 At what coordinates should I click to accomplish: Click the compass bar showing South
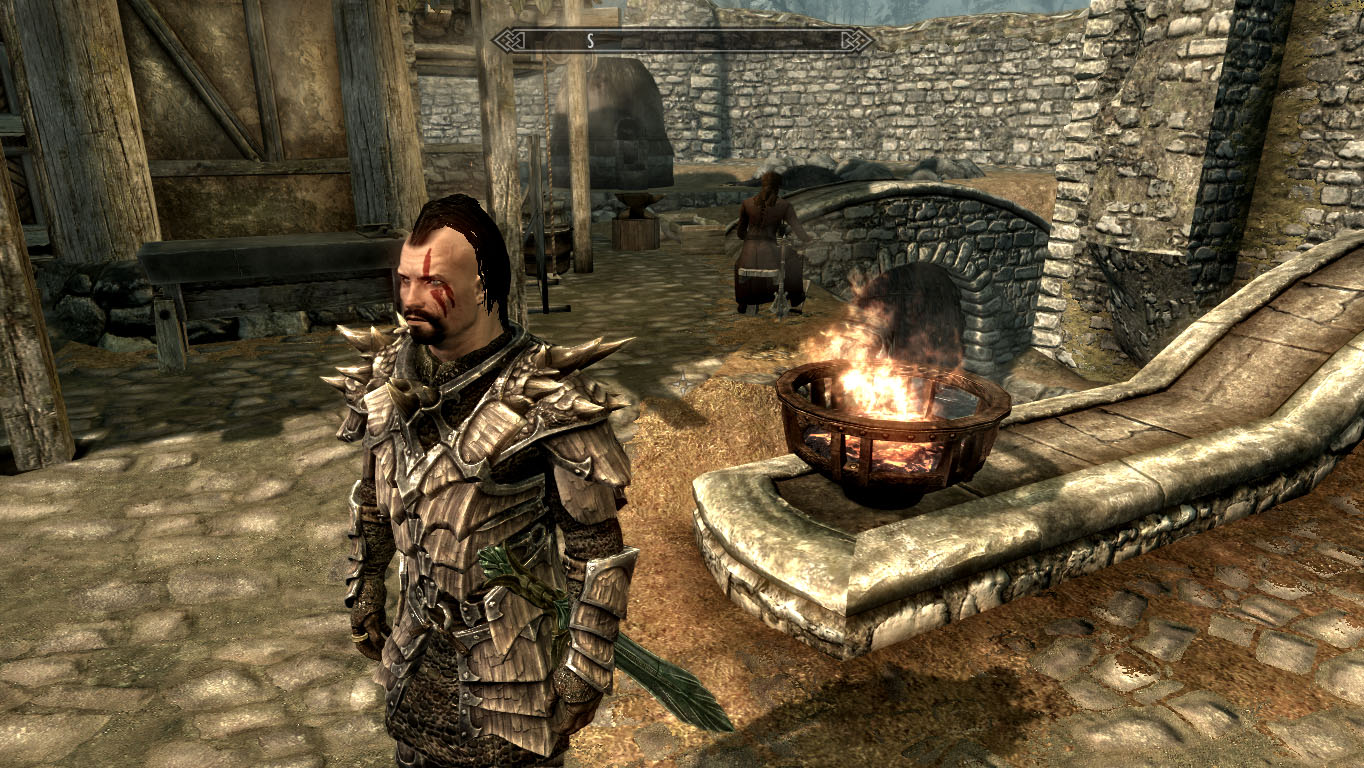(683, 40)
